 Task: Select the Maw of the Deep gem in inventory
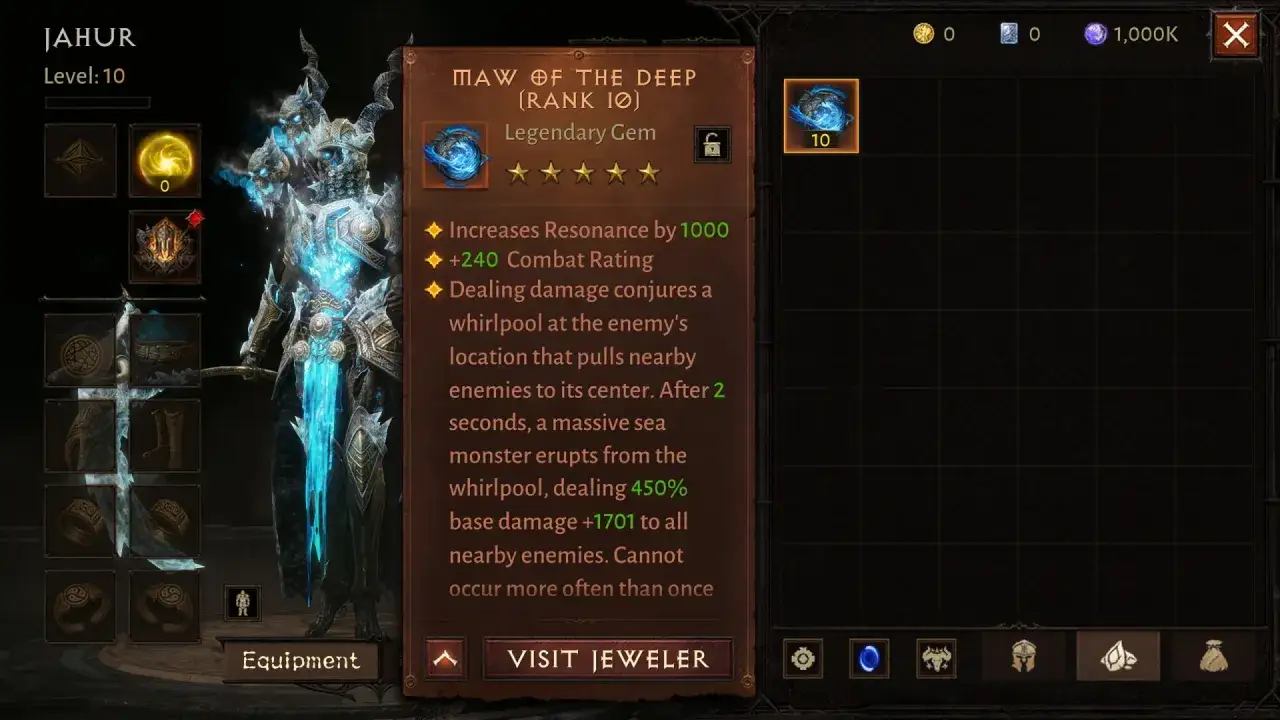[820, 114]
